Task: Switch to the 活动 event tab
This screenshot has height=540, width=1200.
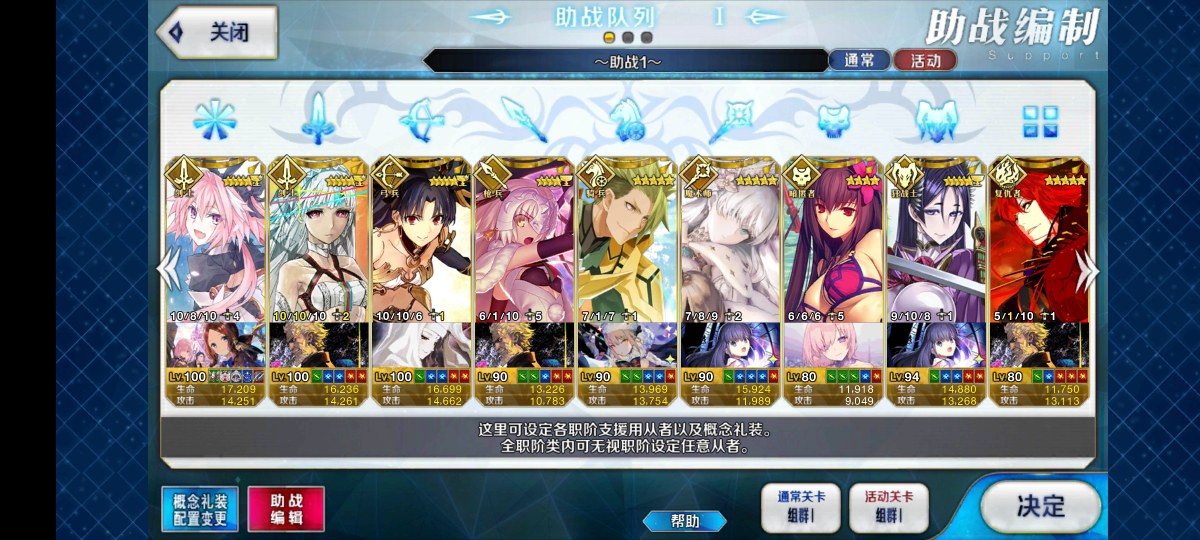Action: click(x=925, y=60)
